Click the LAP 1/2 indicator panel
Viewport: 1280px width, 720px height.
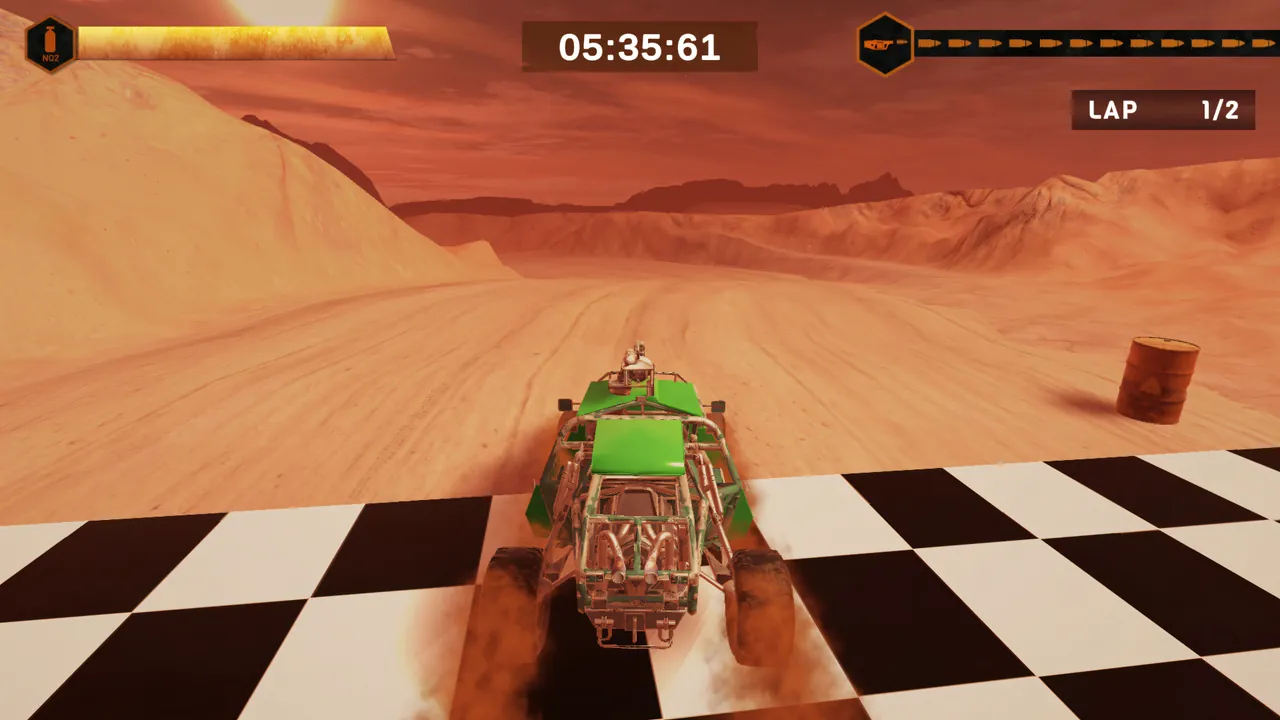(1162, 111)
